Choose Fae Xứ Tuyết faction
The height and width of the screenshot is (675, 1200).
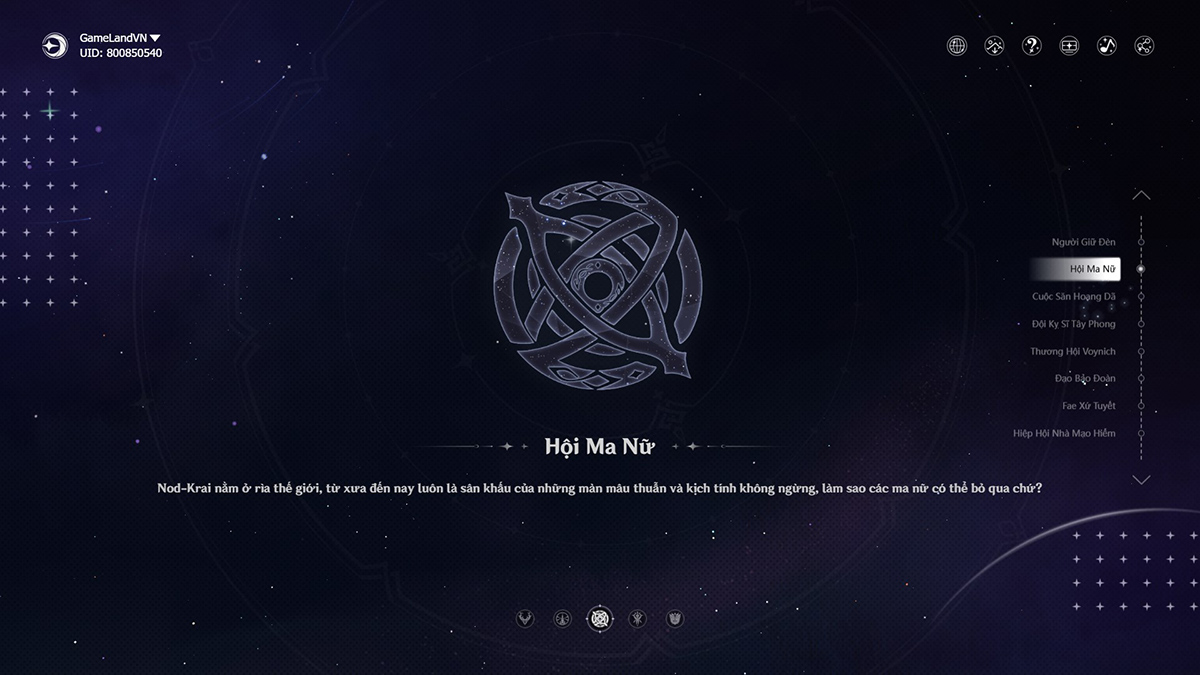[1088, 406]
